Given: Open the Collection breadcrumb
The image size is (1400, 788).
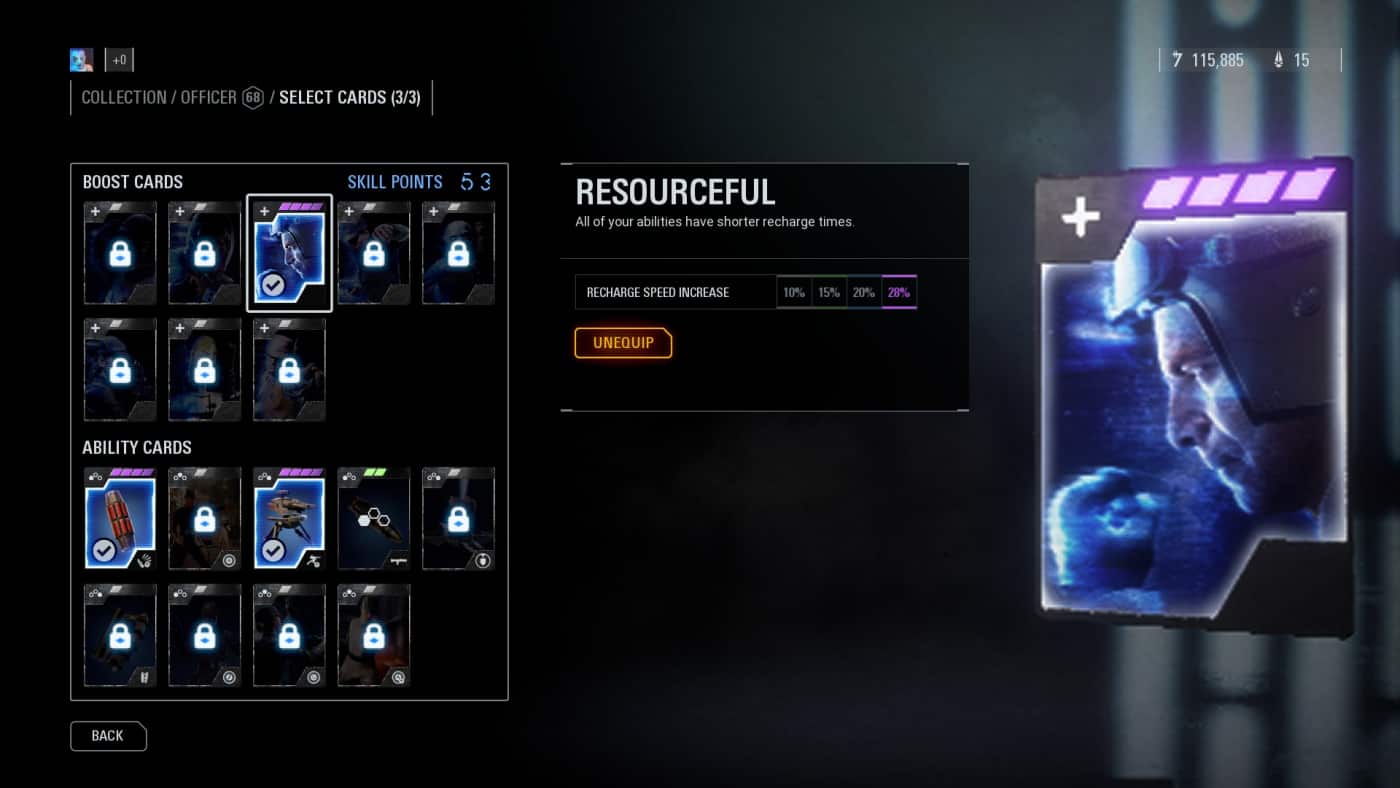Looking at the screenshot, I should pos(124,98).
